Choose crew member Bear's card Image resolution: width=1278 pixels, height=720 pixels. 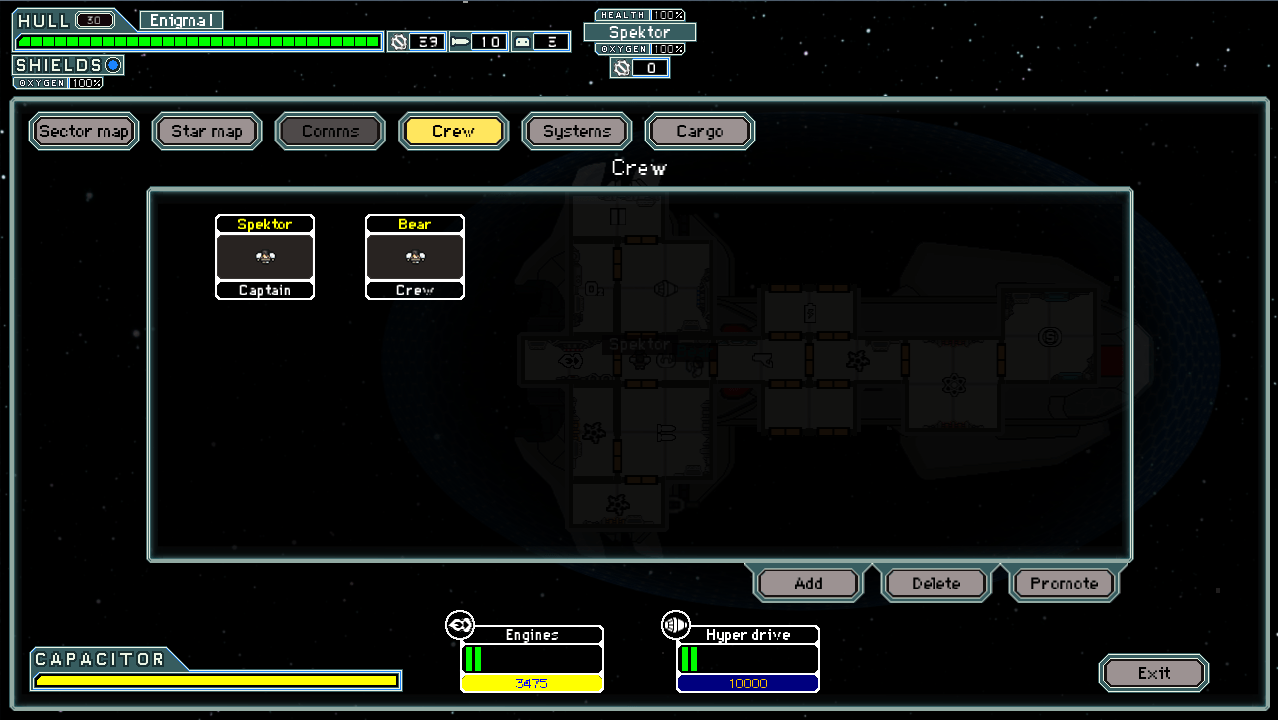point(415,257)
